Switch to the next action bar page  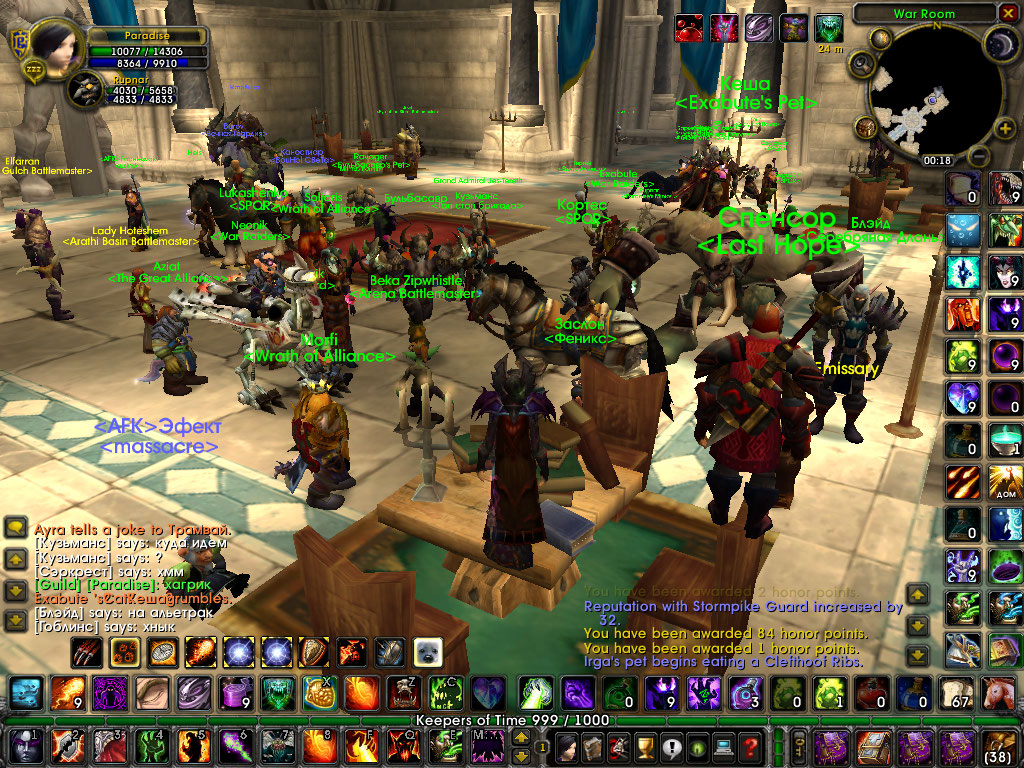click(x=522, y=738)
